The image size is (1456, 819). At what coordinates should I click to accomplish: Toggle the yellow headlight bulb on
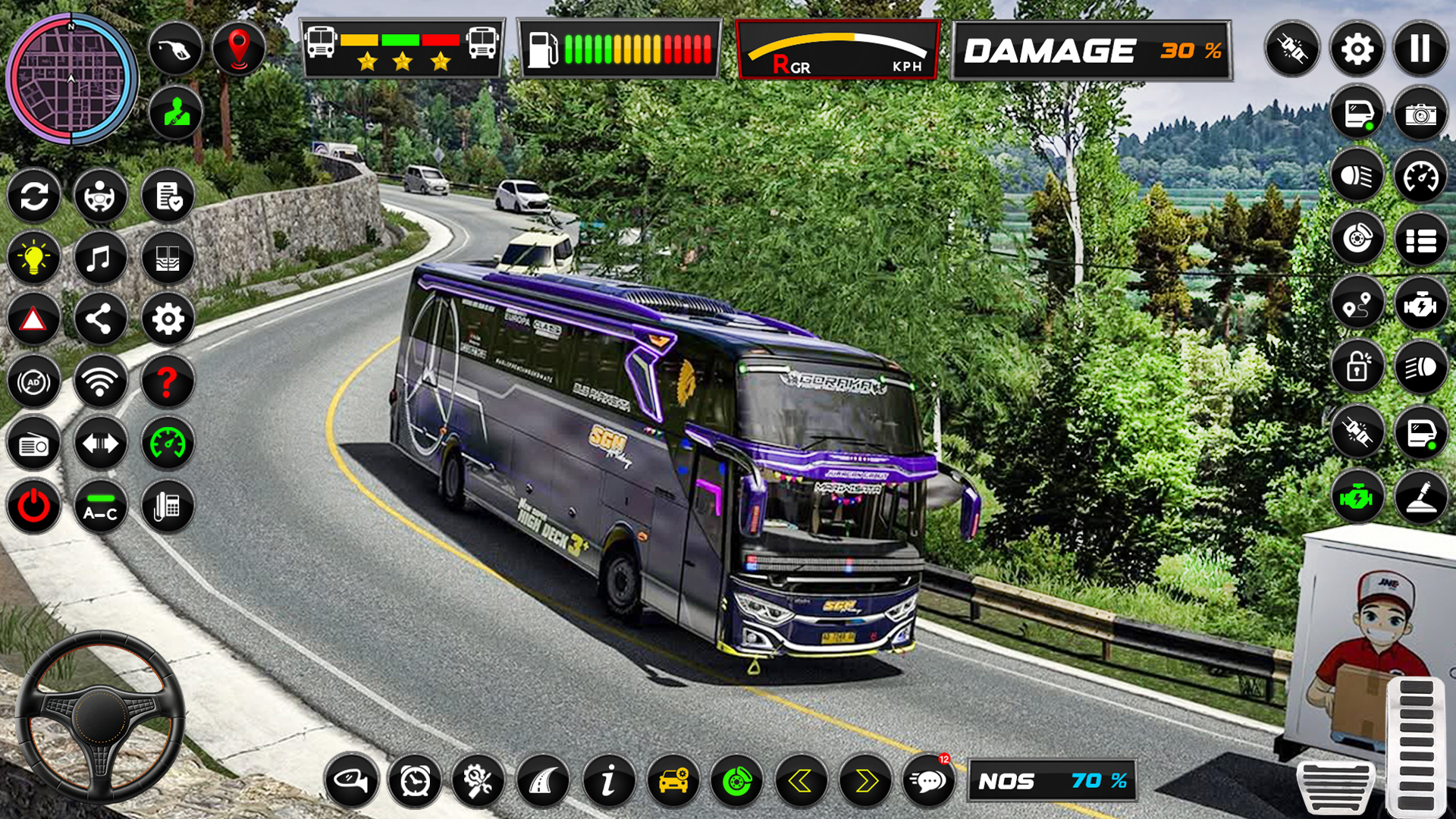pos(34,258)
